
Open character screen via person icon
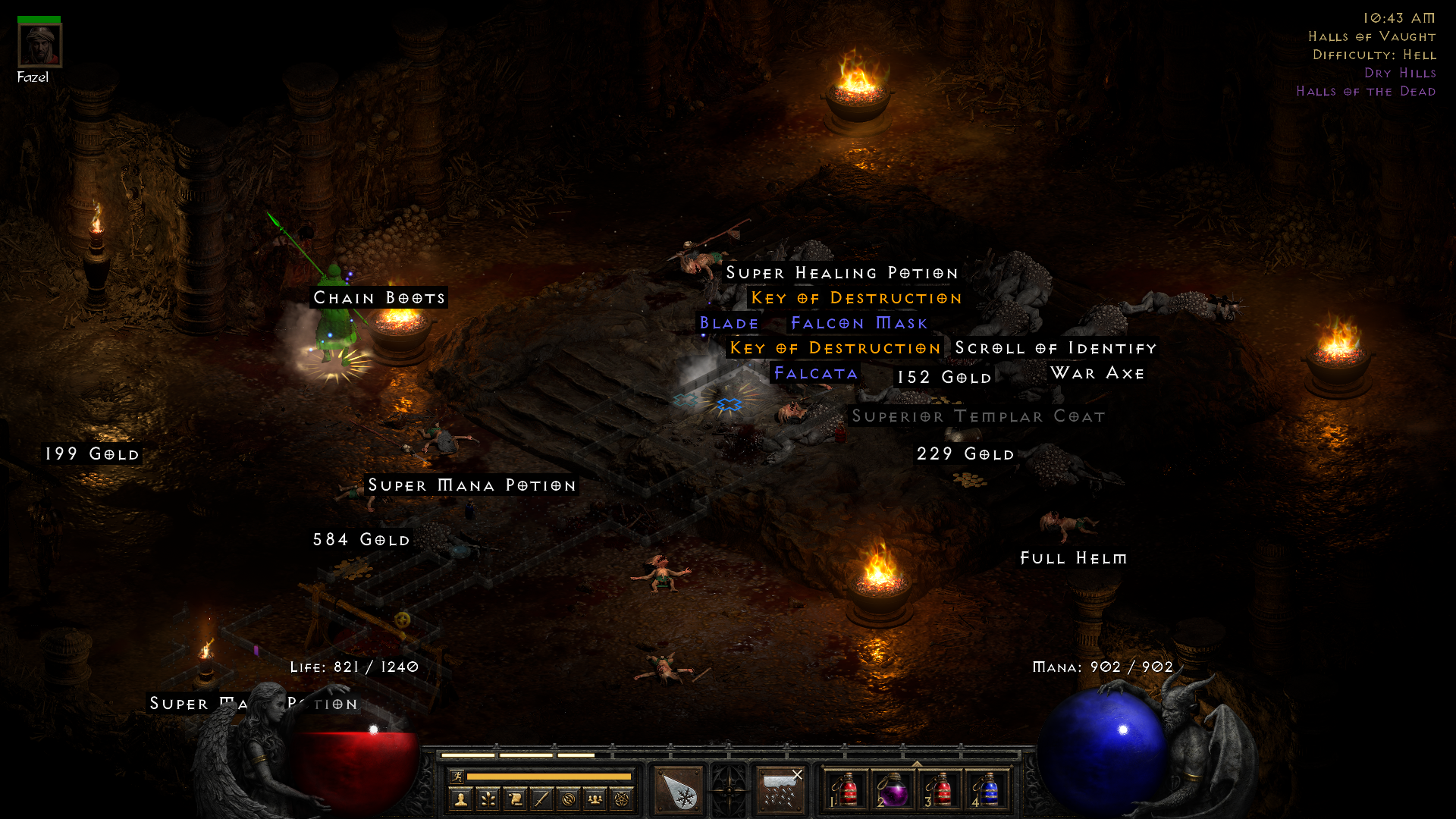(461, 800)
